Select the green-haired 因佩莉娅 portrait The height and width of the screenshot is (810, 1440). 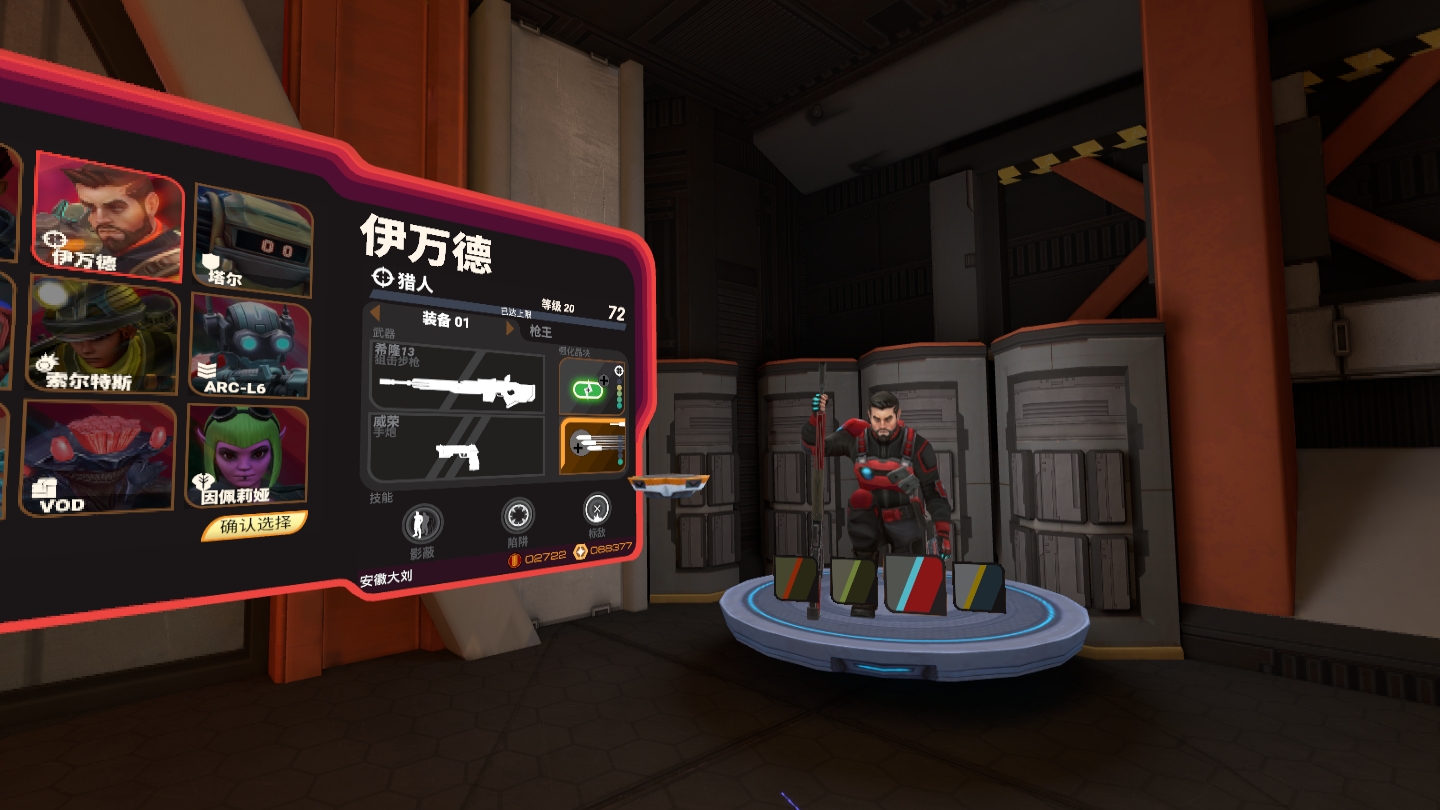click(x=247, y=456)
